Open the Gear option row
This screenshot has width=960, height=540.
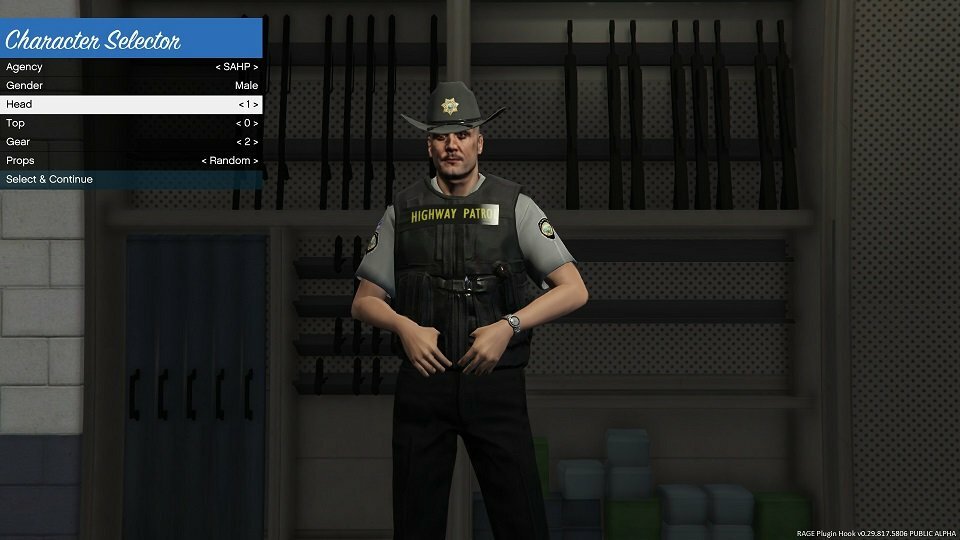pos(131,142)
